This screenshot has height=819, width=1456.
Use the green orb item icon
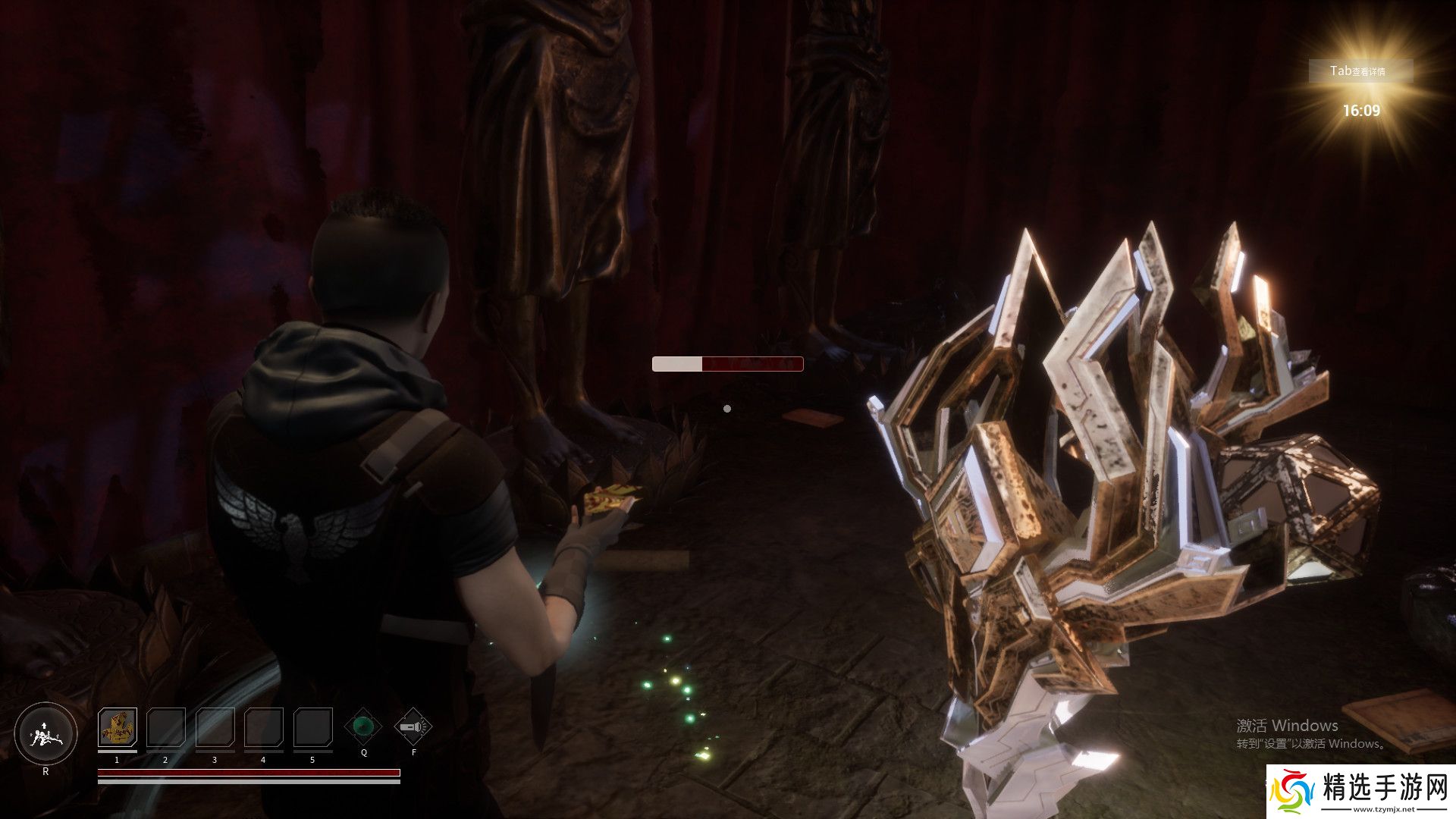[364, 727]
